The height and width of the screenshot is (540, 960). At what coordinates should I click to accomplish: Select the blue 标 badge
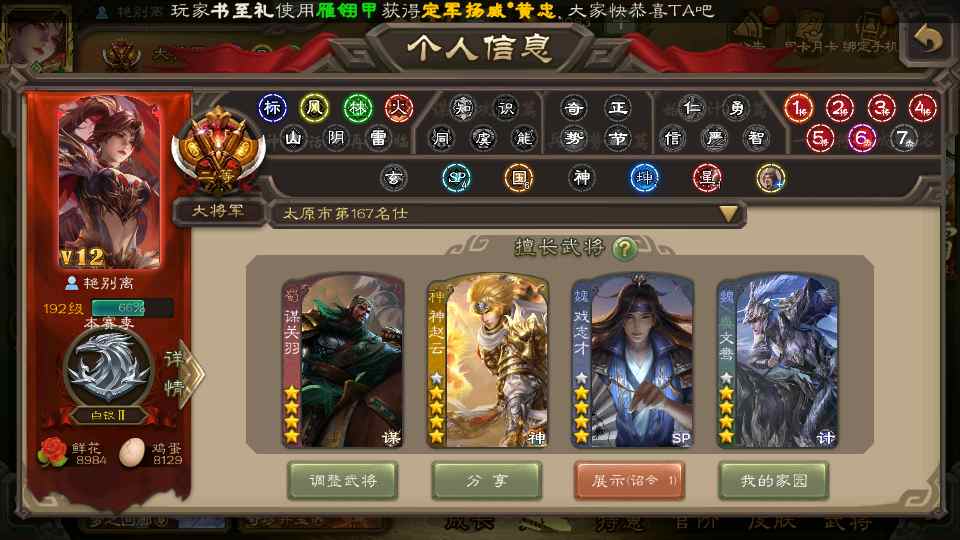point(272,107)
